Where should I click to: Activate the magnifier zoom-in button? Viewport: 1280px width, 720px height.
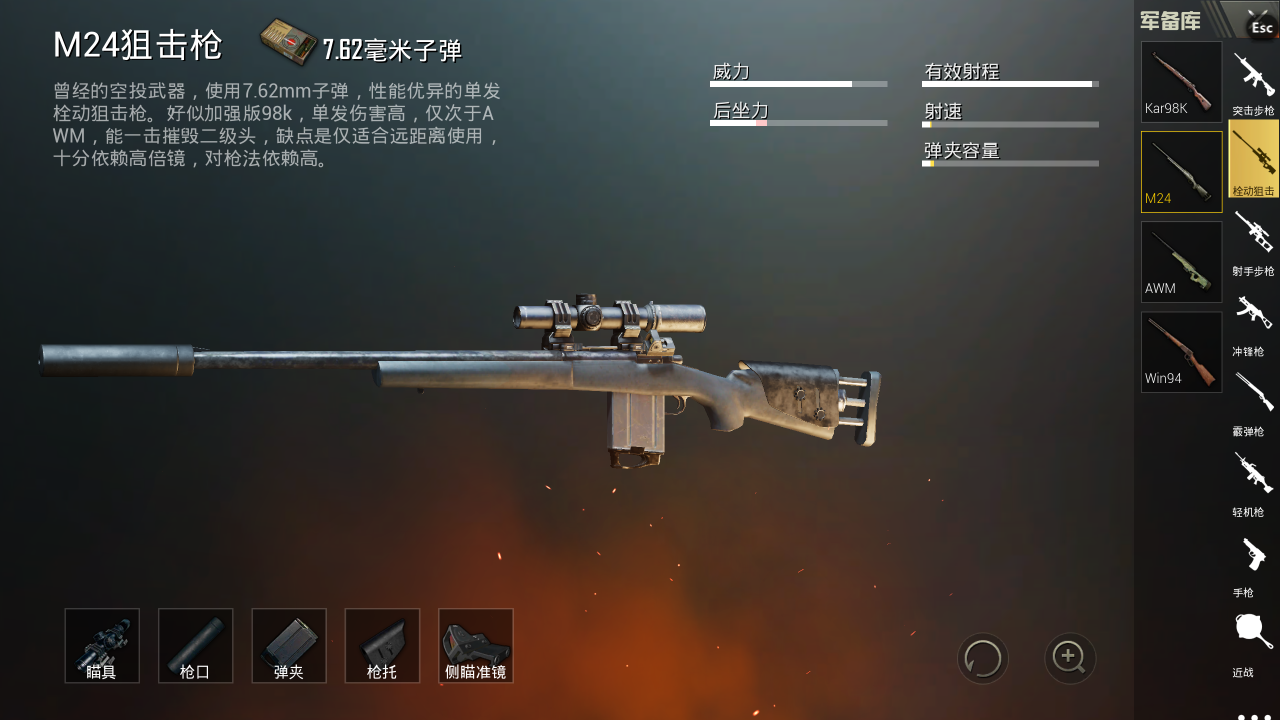point(1070,659)
